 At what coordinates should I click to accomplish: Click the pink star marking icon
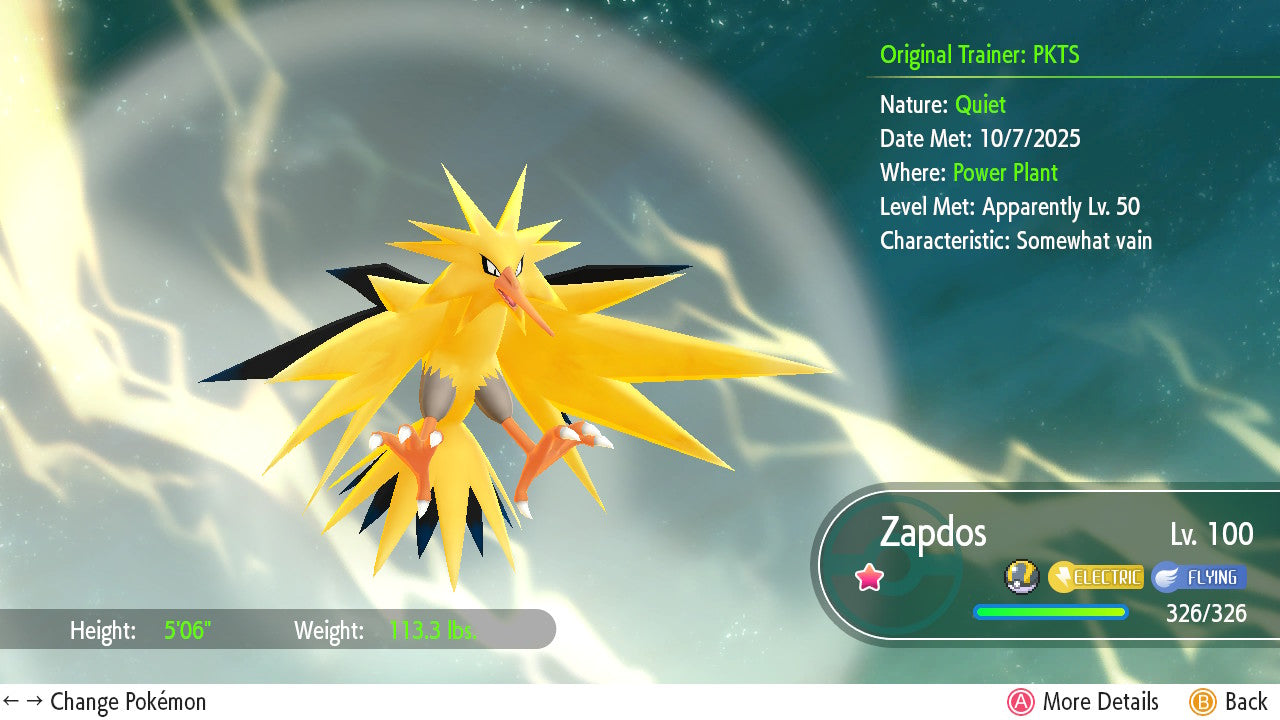tap(870, 577)
